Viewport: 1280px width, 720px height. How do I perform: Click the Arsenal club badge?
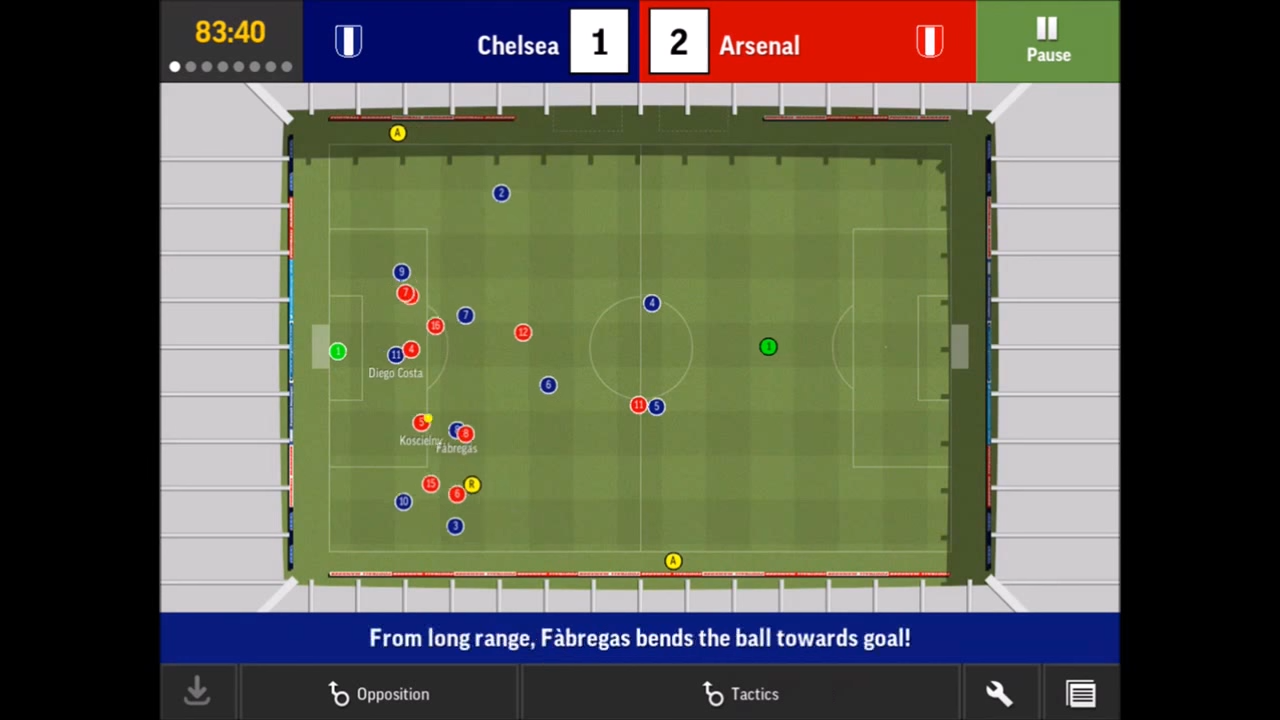[x=929, y=40]
